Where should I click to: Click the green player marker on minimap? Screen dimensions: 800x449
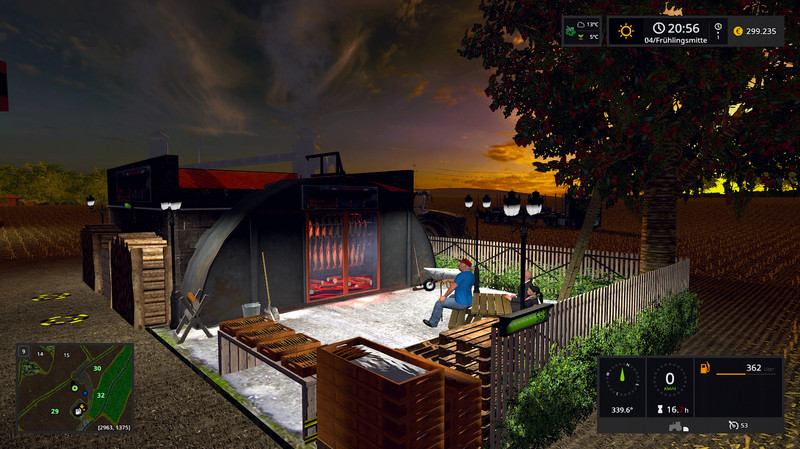(x=74, y=387)
